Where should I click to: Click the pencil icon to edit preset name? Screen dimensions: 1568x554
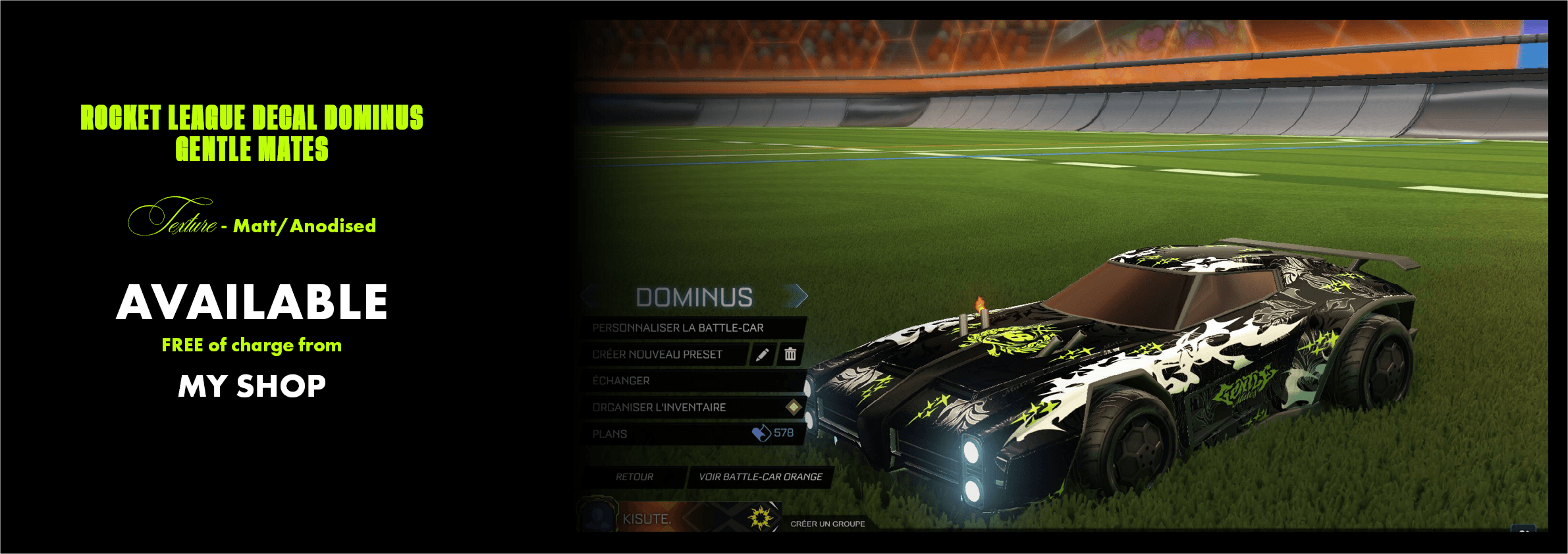tap(763, 354)
